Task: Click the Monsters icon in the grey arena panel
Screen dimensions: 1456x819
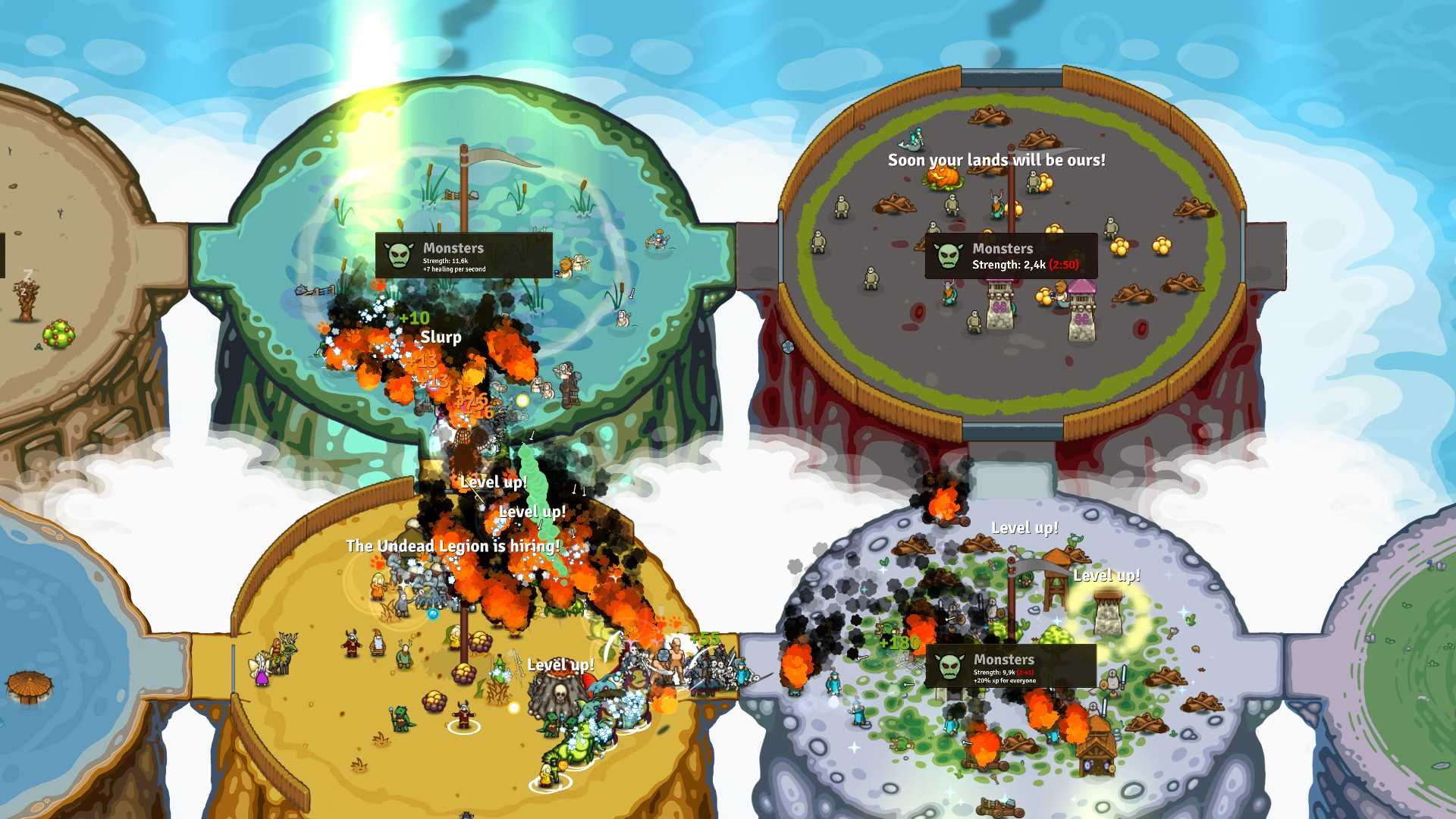Action: click(947, 256)
